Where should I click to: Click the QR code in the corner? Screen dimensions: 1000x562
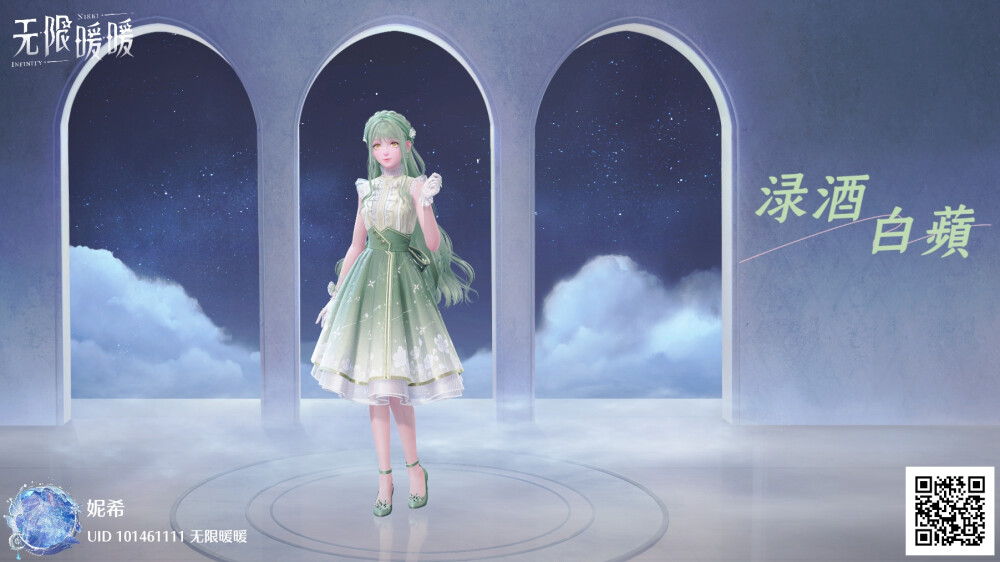point(950,510)
